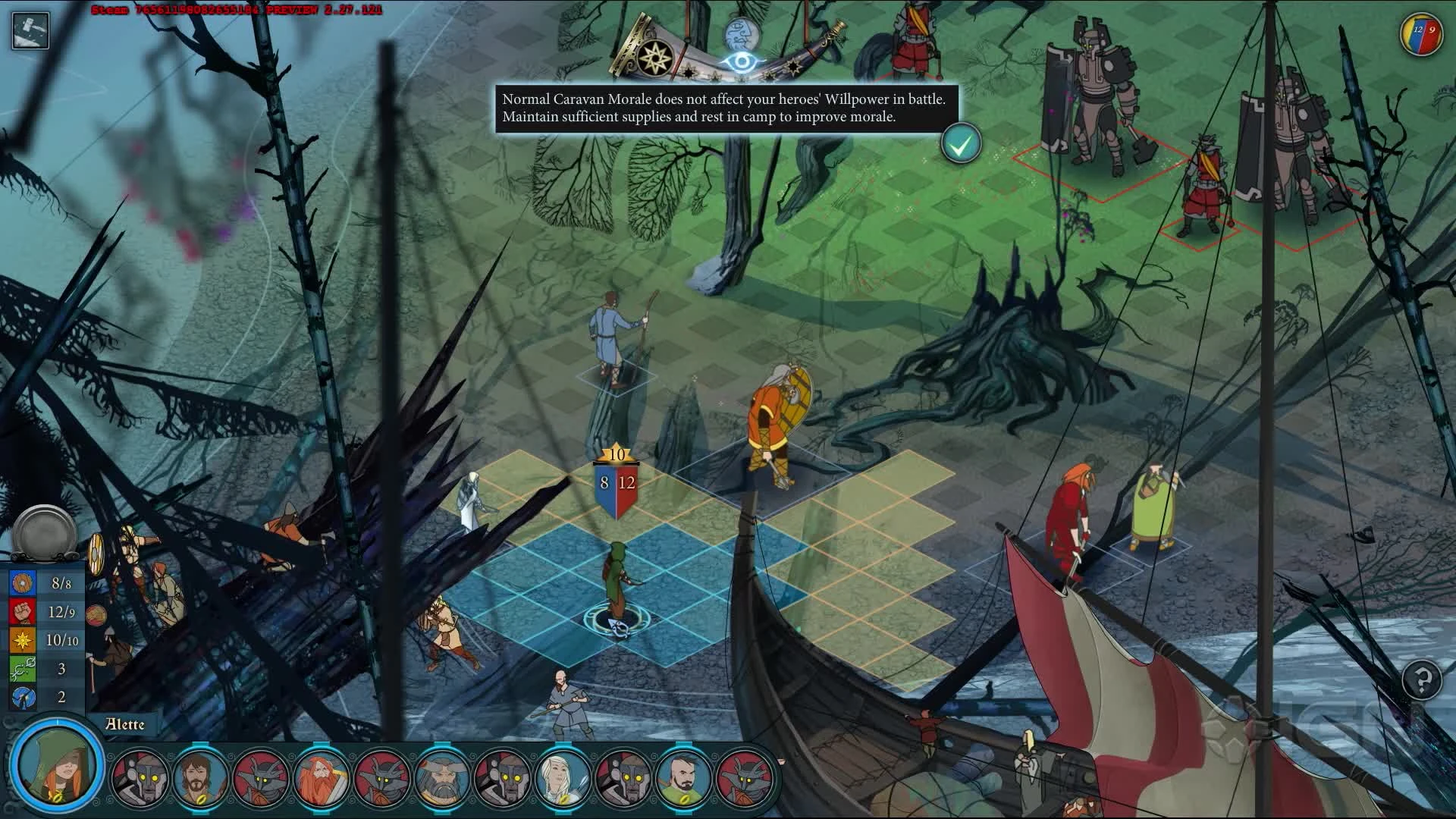Confirm with the green checkmark button
1456x819 pixels.
tap(962, 143)
